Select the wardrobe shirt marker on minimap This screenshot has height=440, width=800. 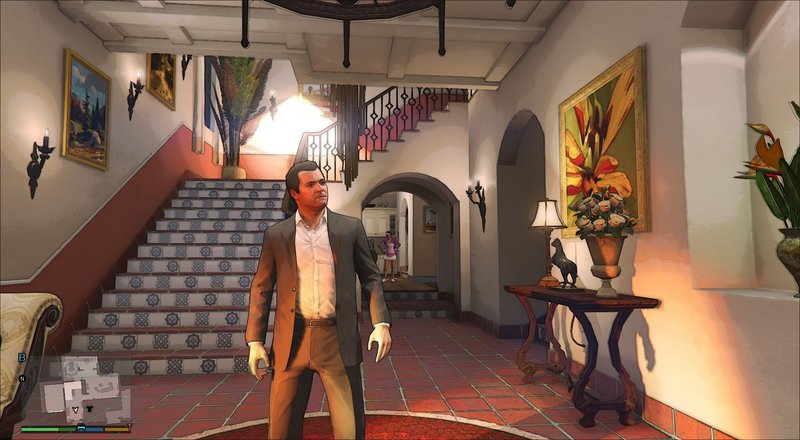pyautogui.click(x=89, y=408)
